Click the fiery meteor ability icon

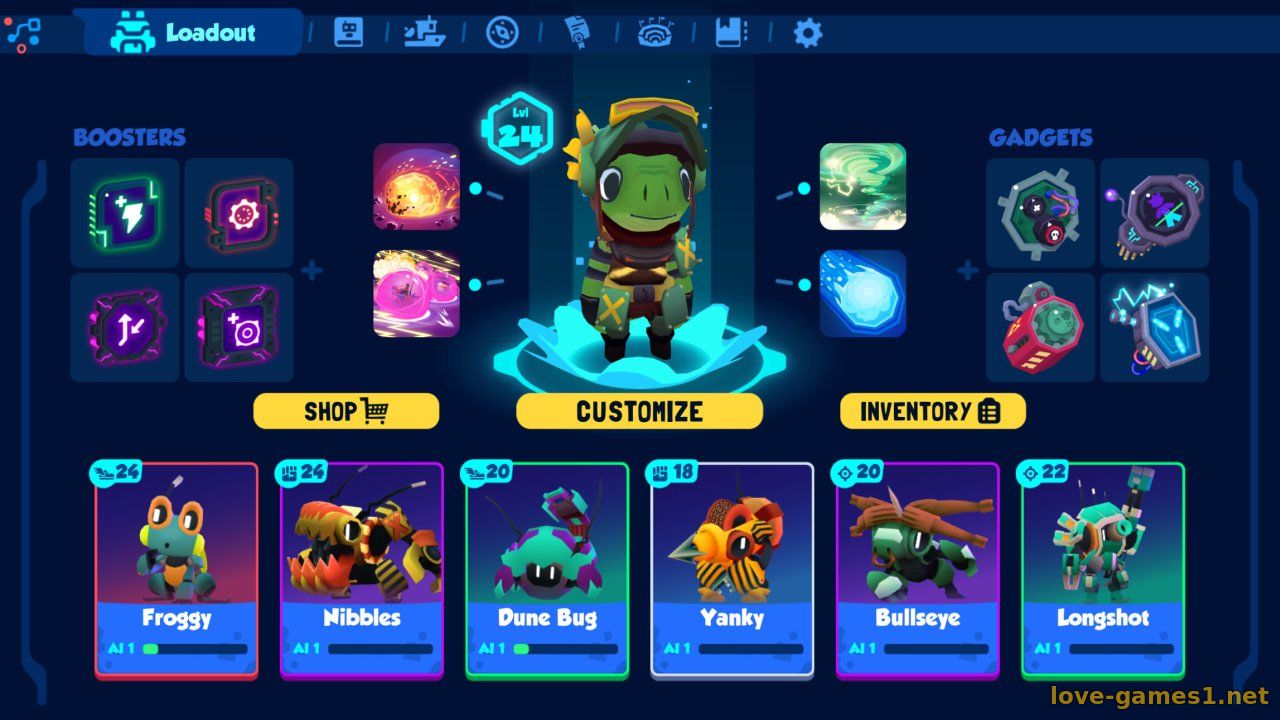click(x=417, y=187)
